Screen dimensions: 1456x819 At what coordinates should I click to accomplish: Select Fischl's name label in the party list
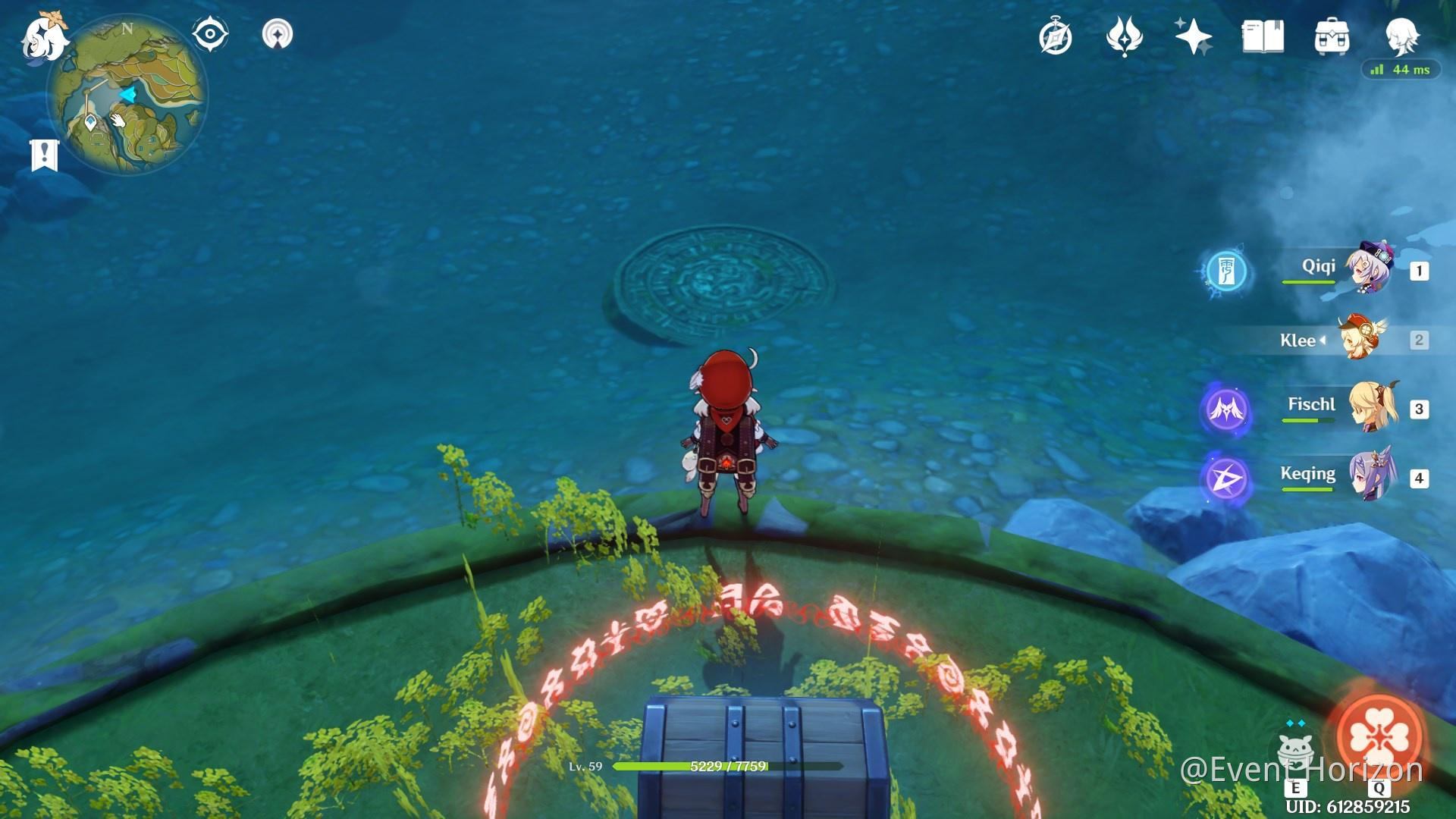click(x=1310, y=404)
